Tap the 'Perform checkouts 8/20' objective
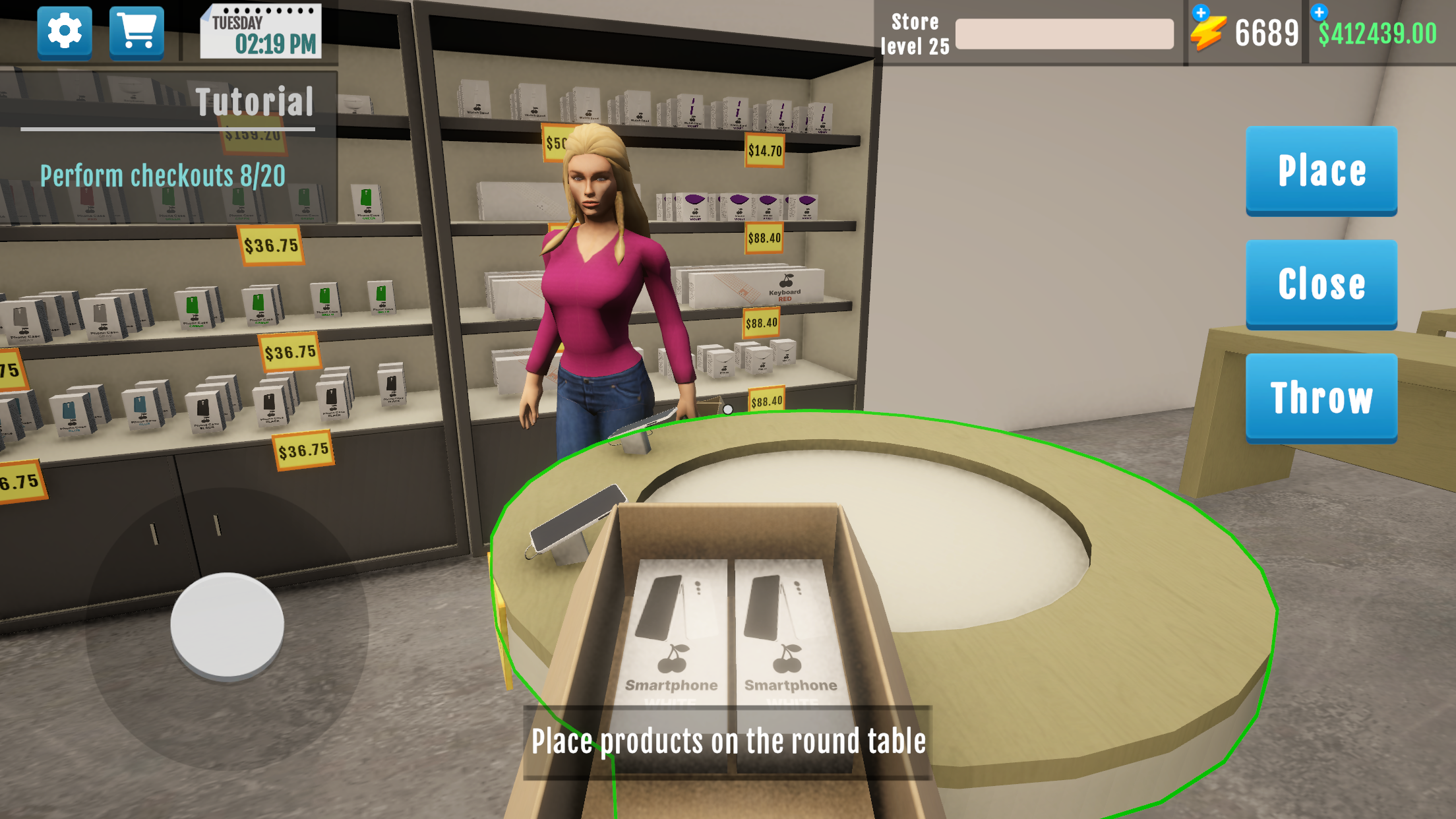Image resolution: width=1456 pixels, height=819 pixels. click(162, 175)
